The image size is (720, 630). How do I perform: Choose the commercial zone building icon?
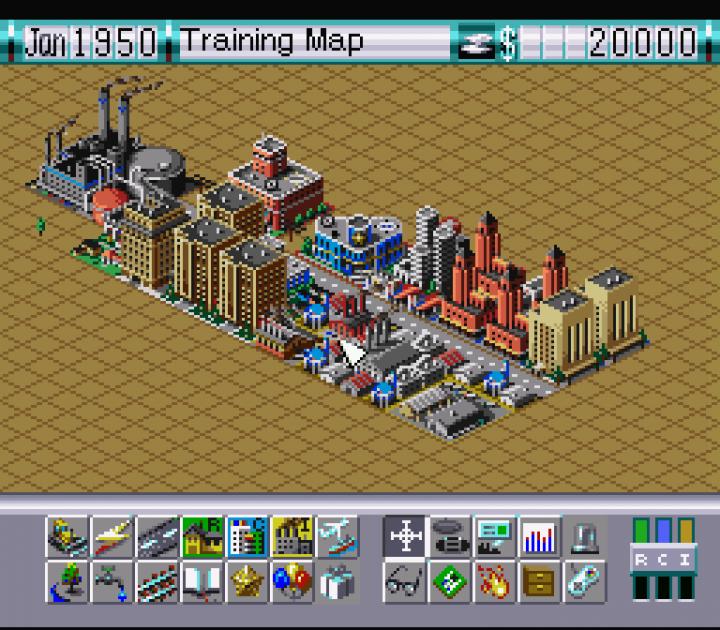pos(247,537)
